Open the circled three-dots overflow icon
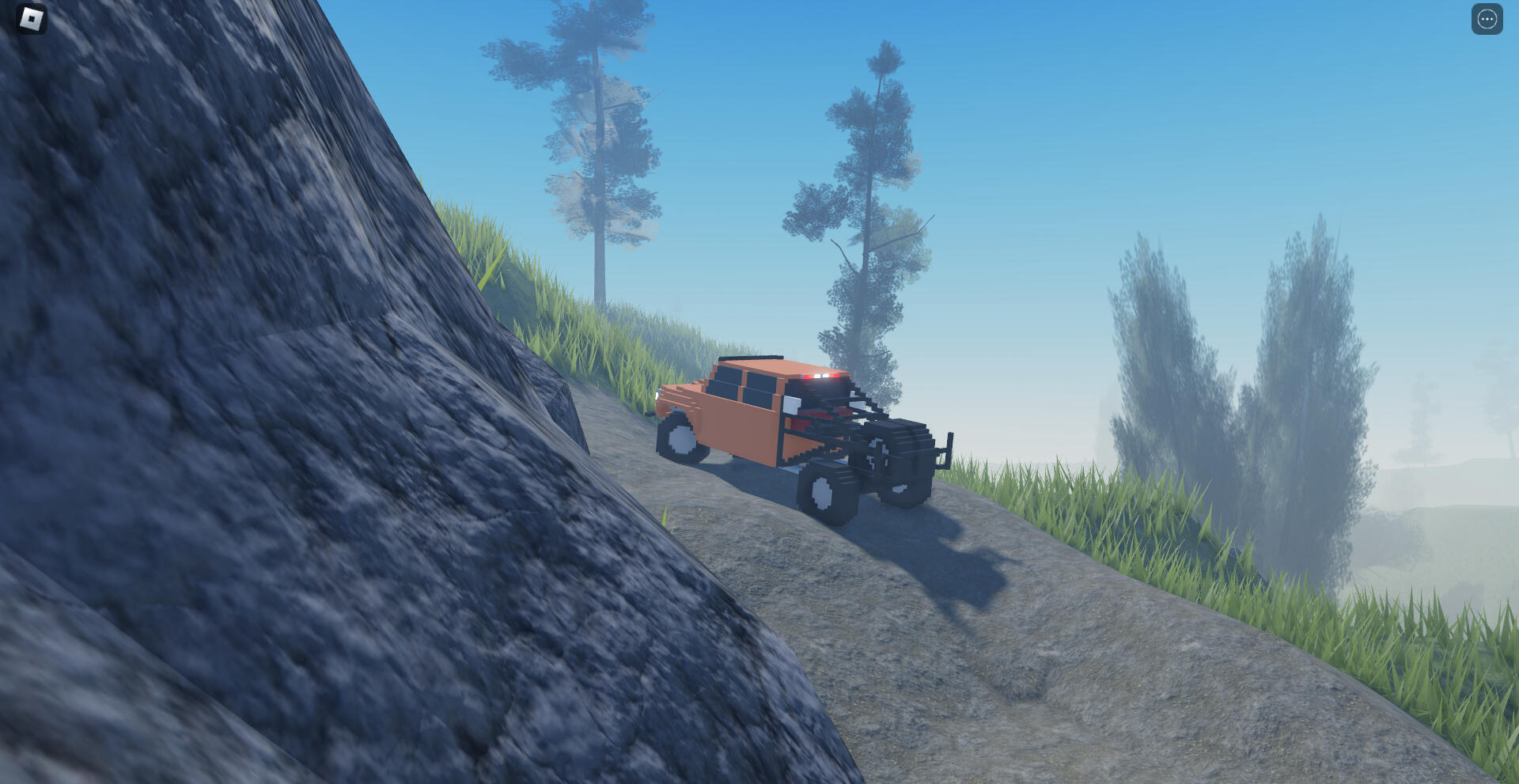 (1487, 19)
